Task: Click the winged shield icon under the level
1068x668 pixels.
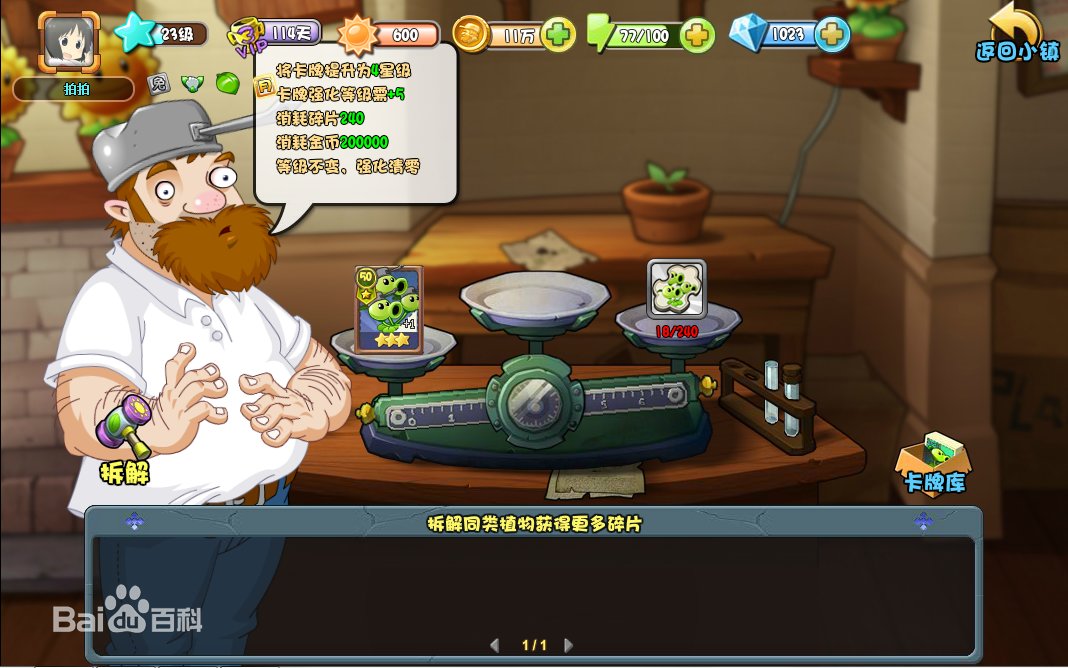Action: coord(192,84)
